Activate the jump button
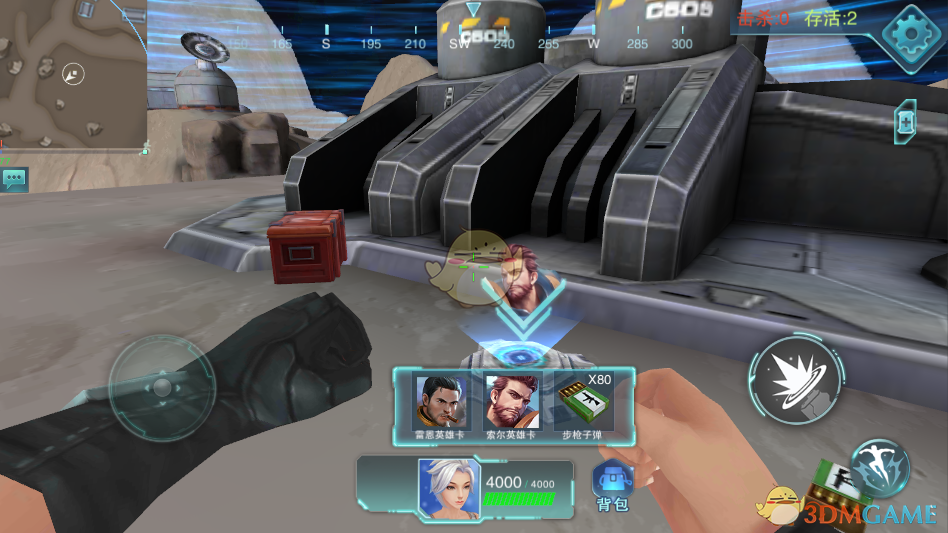The image size is (948, 533). click(880, 468)
